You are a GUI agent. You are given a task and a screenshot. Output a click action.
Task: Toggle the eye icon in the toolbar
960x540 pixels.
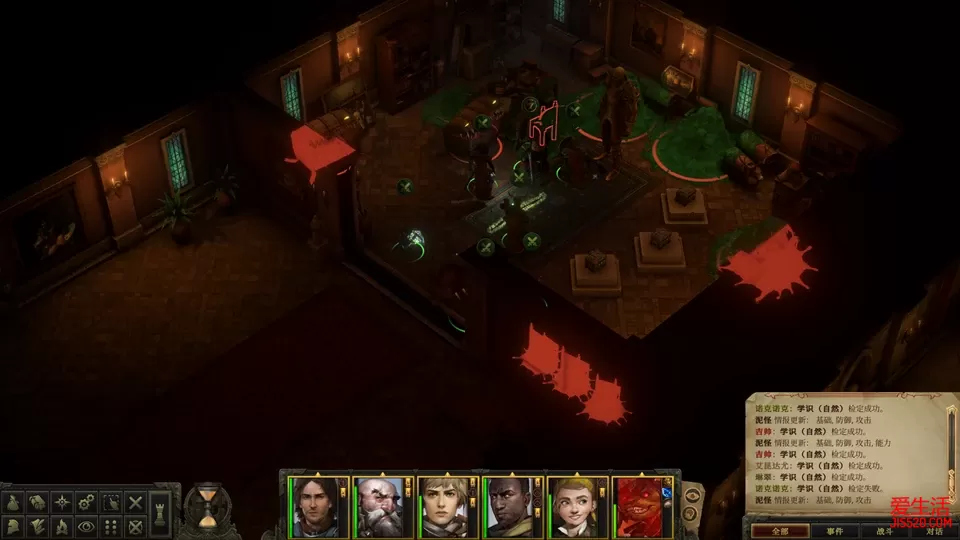(x=87, y=524)
